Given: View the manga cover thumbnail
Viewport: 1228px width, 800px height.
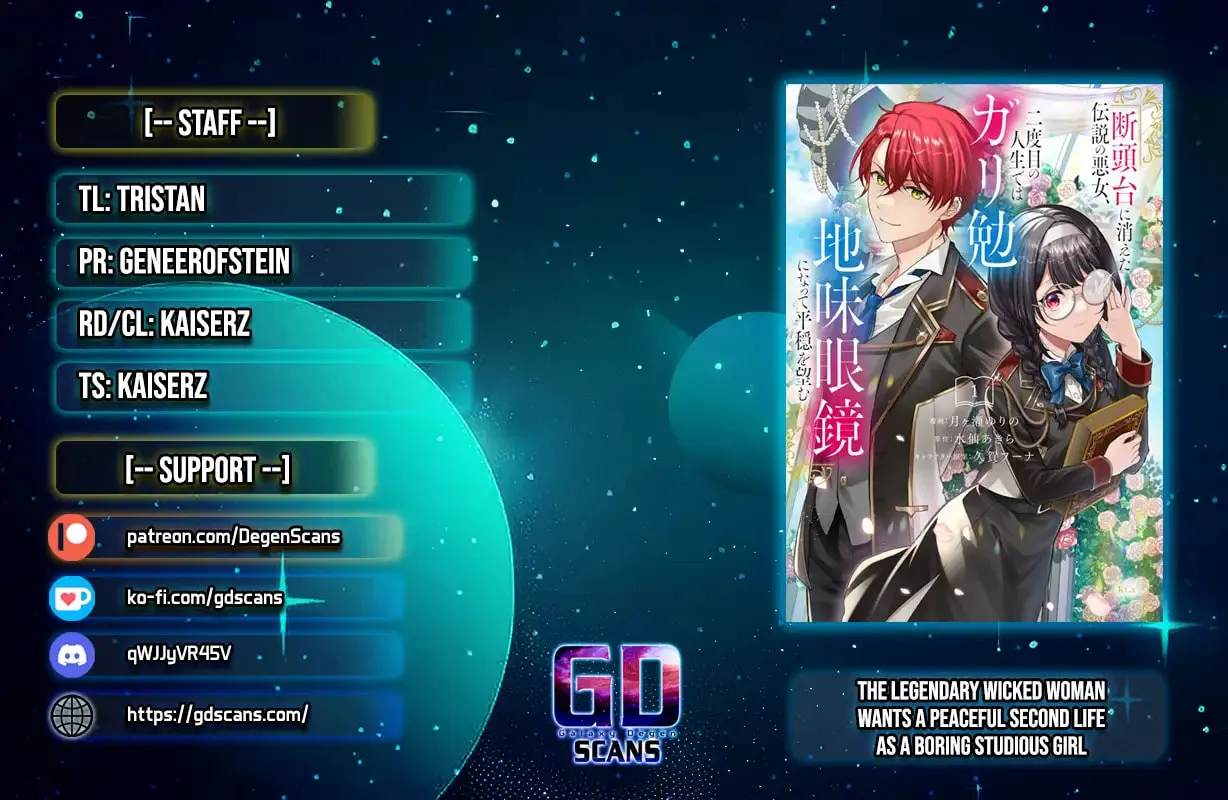Looking at the screenshot, I should pos(974,352).
